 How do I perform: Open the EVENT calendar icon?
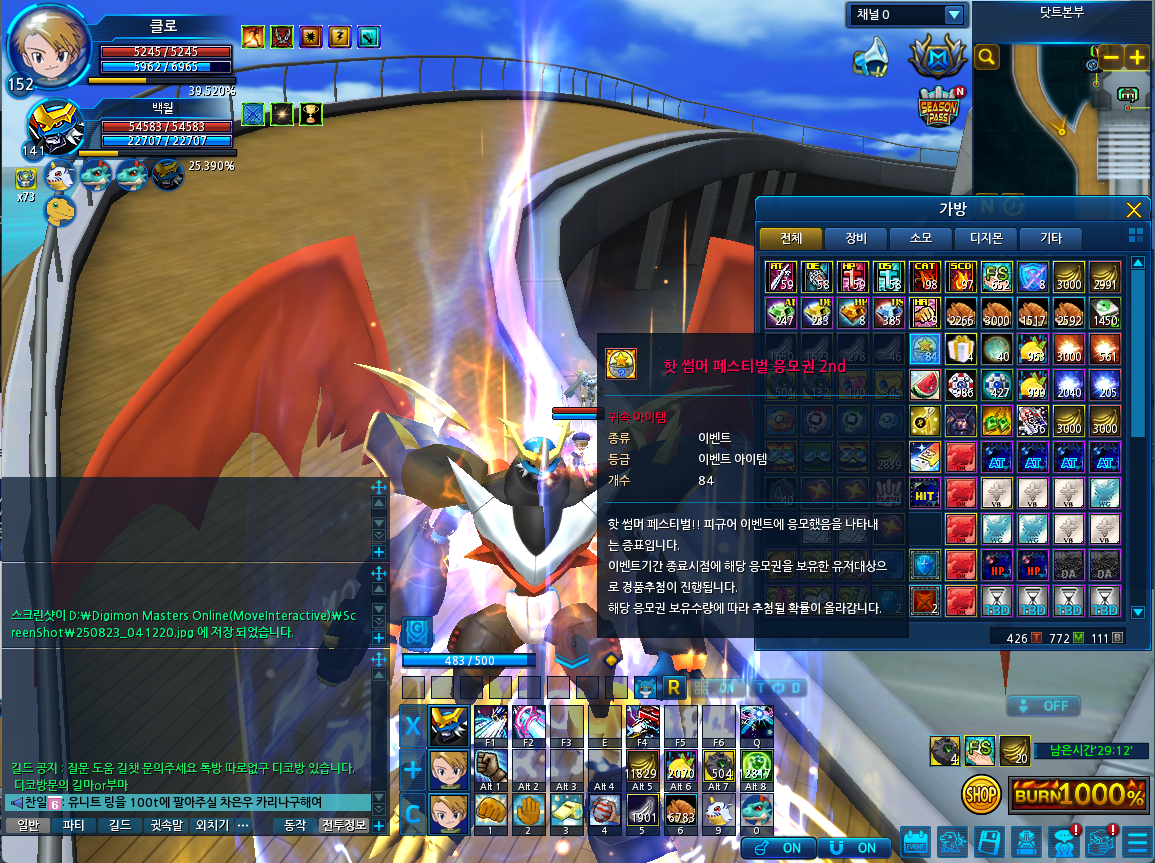pyautogui.click(x=916, y=842)
